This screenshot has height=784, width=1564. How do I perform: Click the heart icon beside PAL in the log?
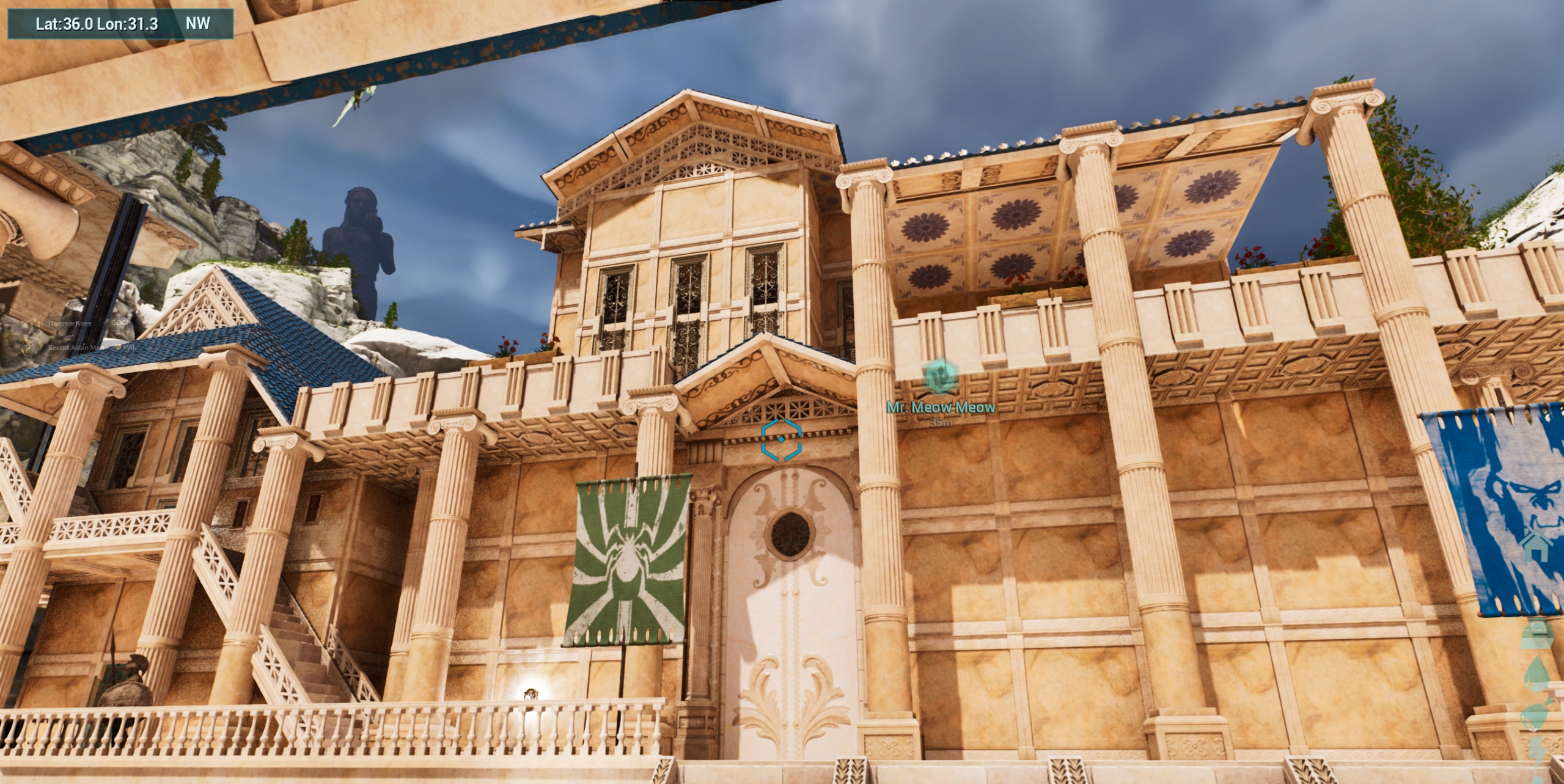coord(118,348)
